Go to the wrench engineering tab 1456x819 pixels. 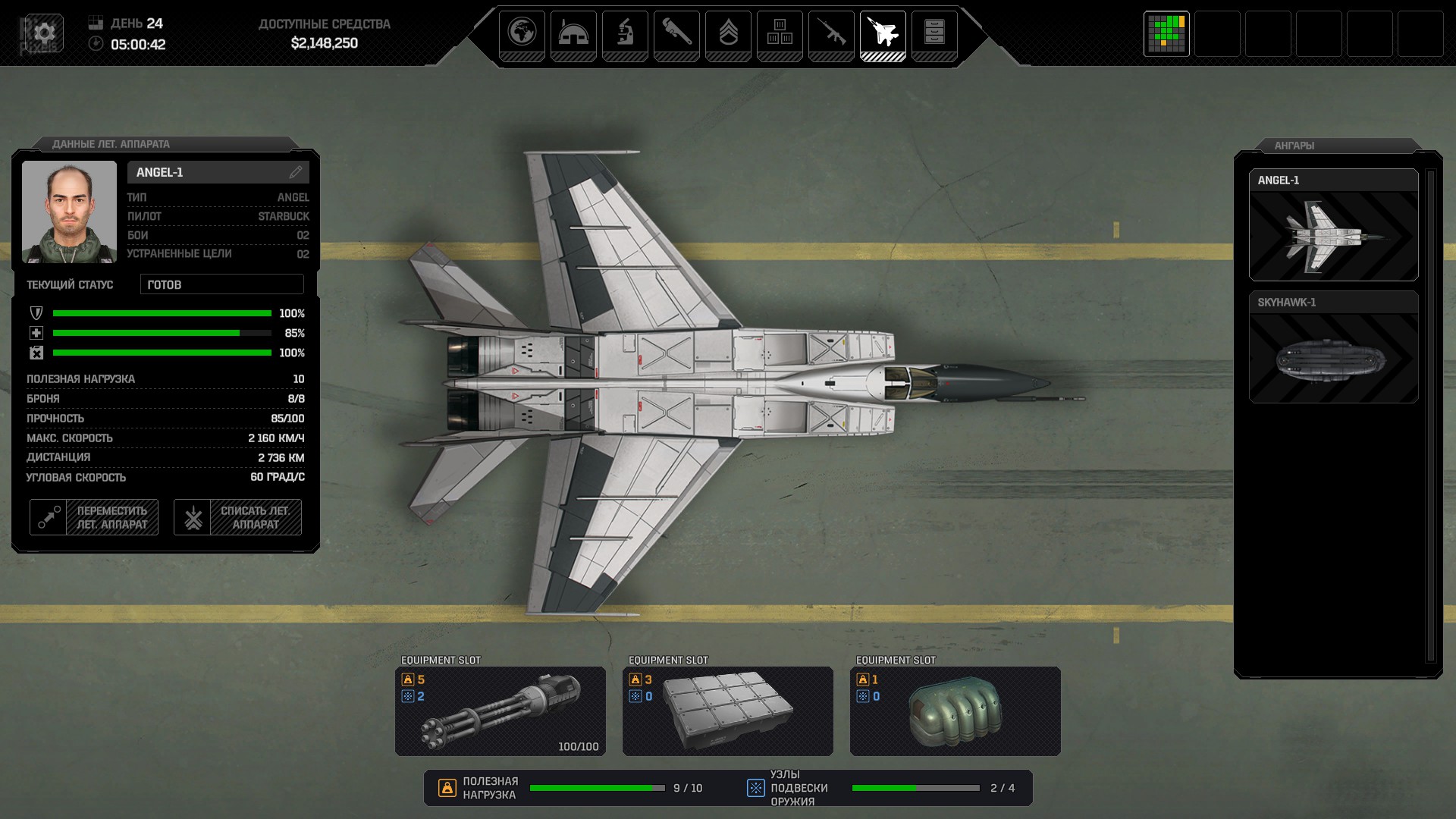click(676, 34)
